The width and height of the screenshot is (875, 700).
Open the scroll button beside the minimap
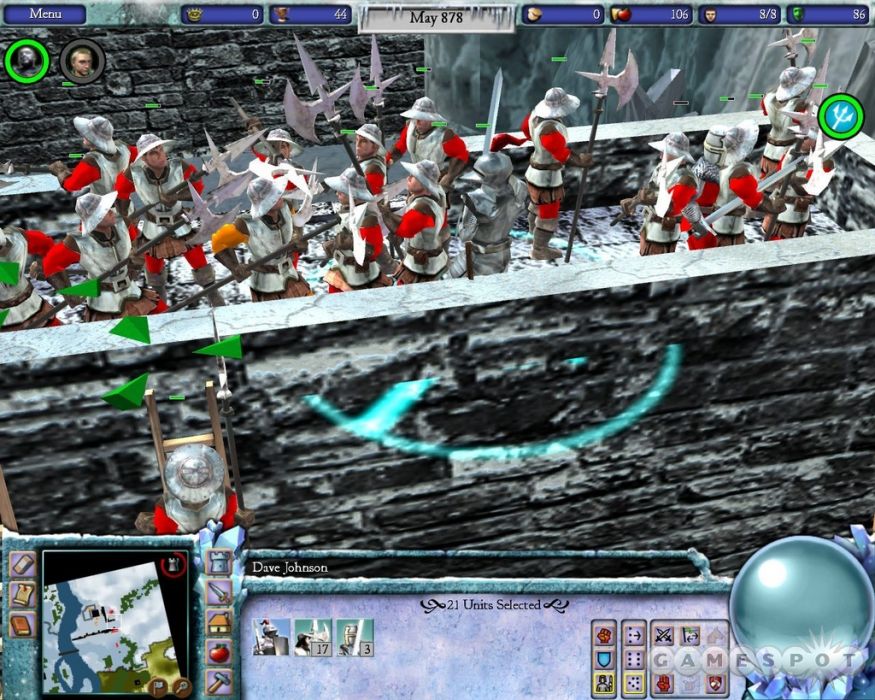pyautogui.click(x=22, y=595)
